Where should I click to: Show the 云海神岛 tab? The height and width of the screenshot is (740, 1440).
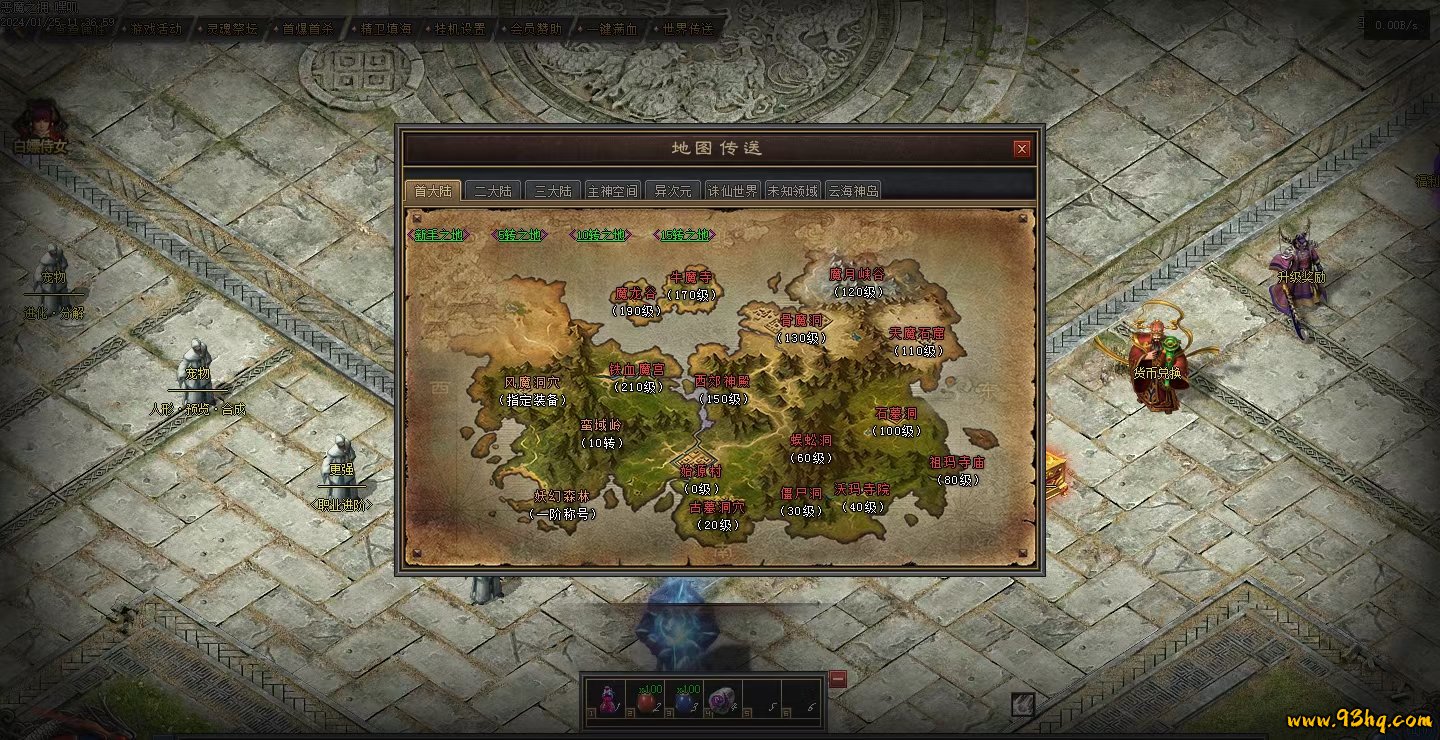pyautogui.click(x=853, y=191)
